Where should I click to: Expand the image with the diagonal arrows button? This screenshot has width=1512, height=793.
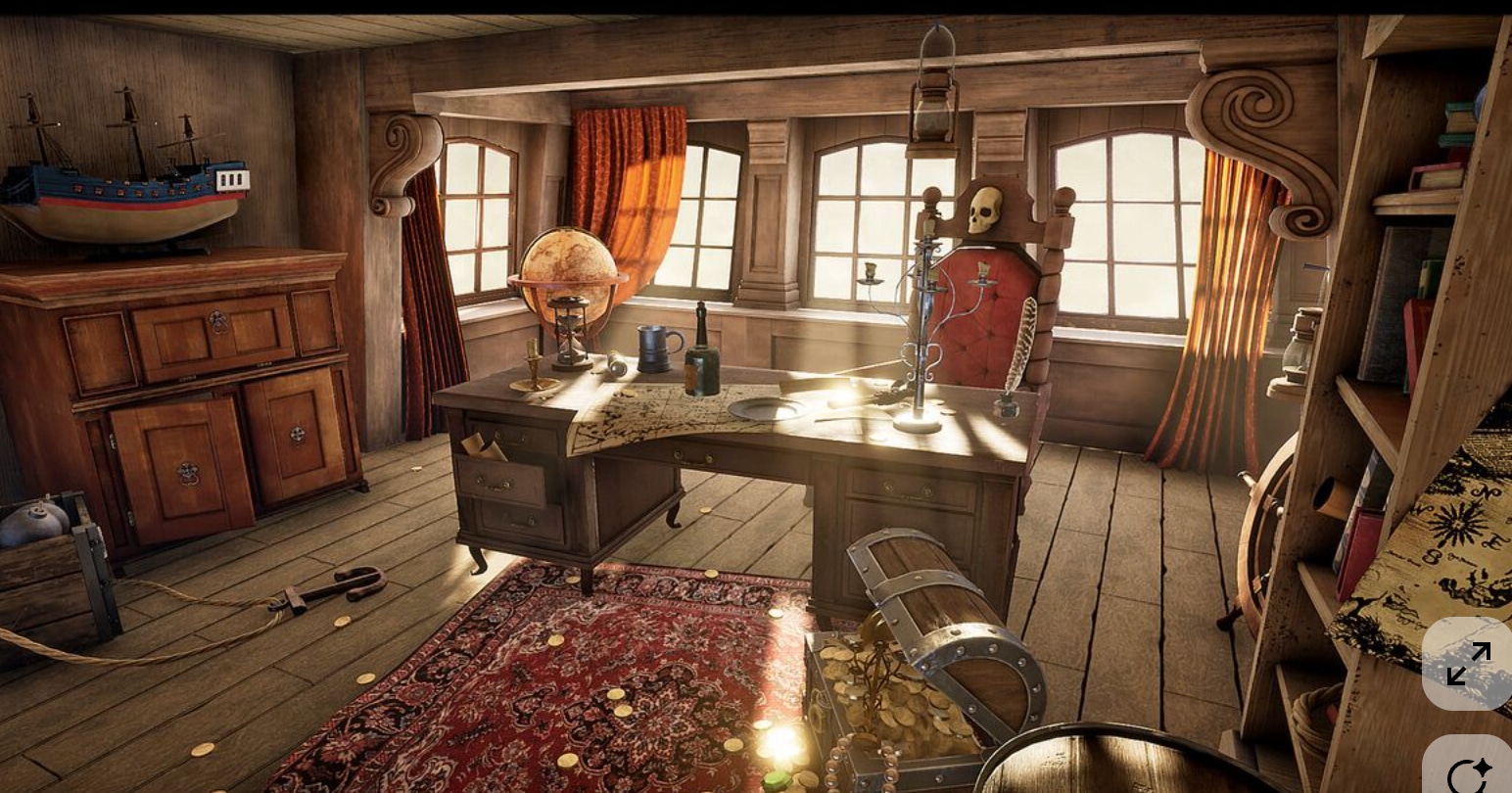click(1467, 664)
